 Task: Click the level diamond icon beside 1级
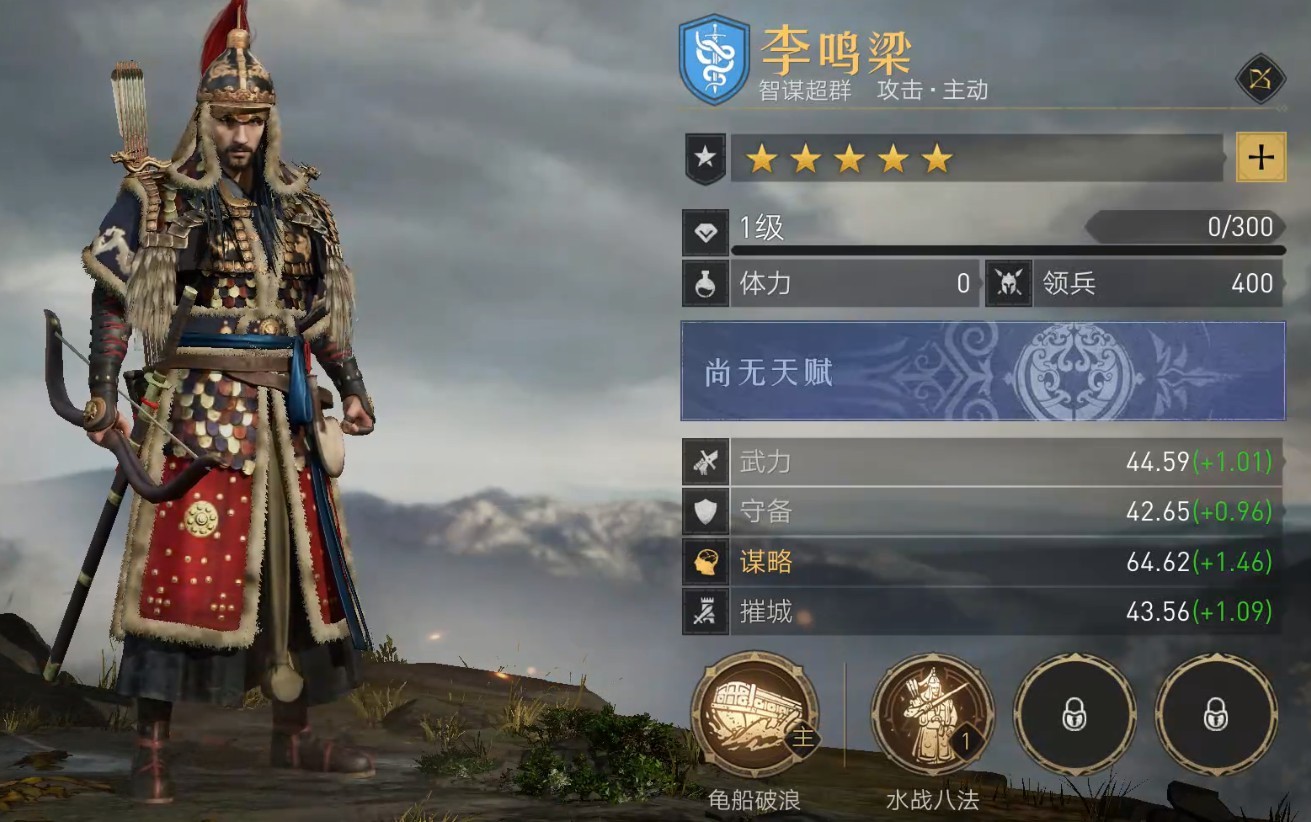(705, 233)
